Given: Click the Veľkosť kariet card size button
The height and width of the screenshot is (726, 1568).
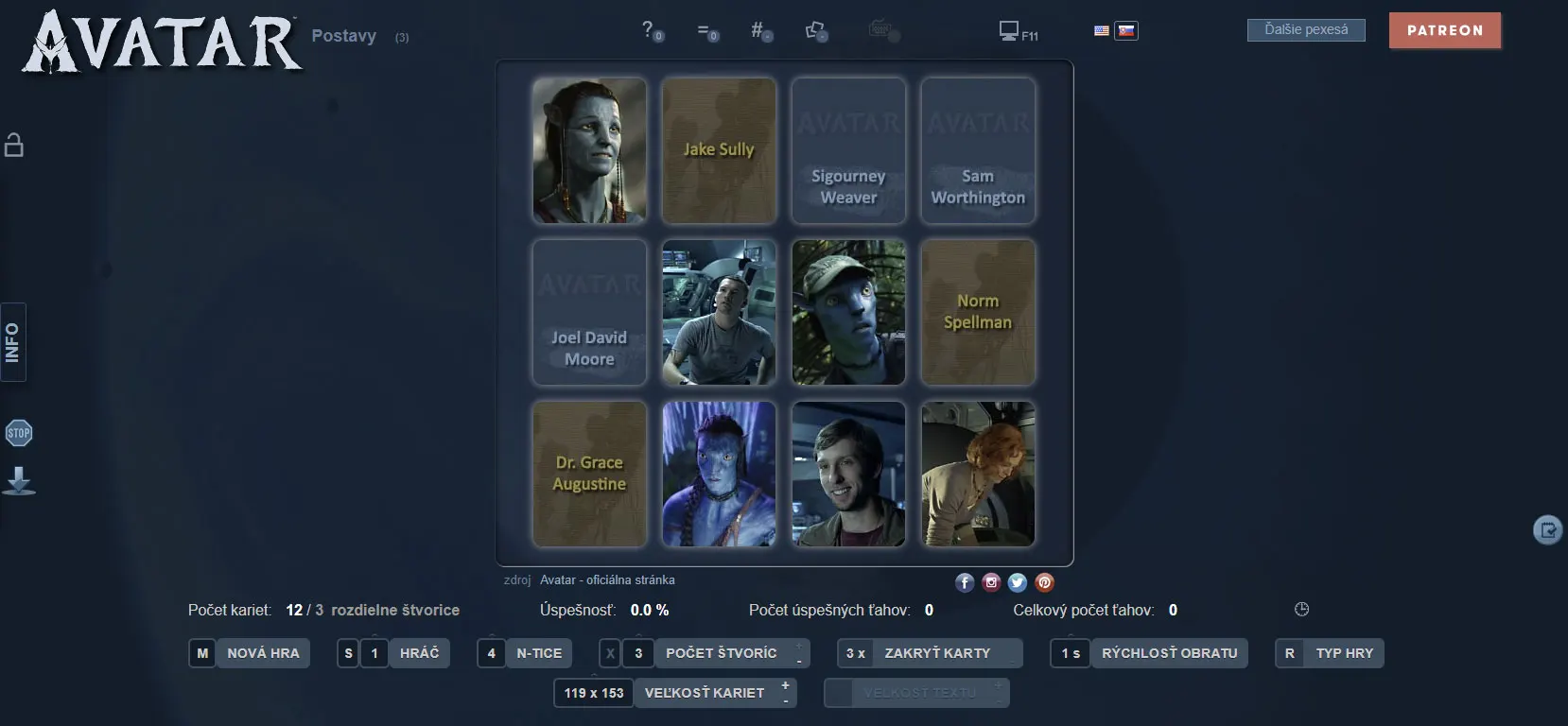Looking at the screenshot, I should (704, 693).
